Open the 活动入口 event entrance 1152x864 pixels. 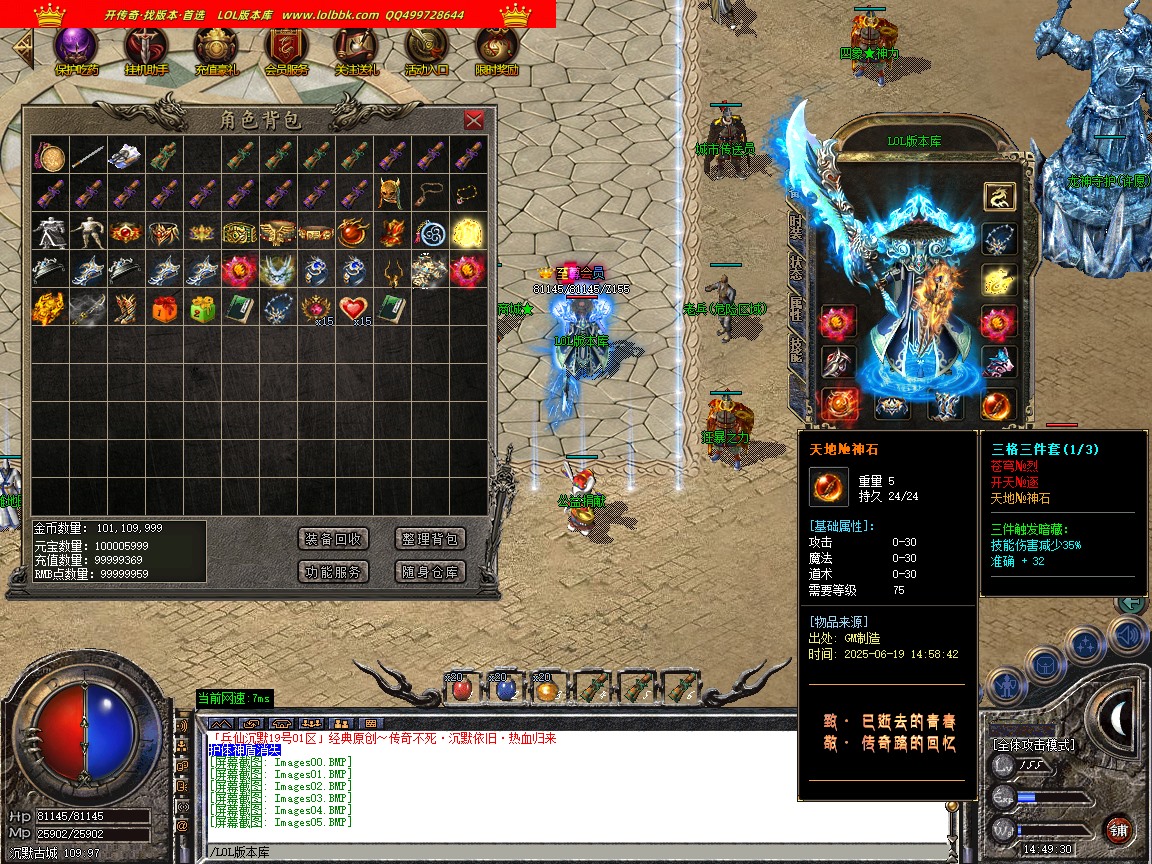pos(426,49)
